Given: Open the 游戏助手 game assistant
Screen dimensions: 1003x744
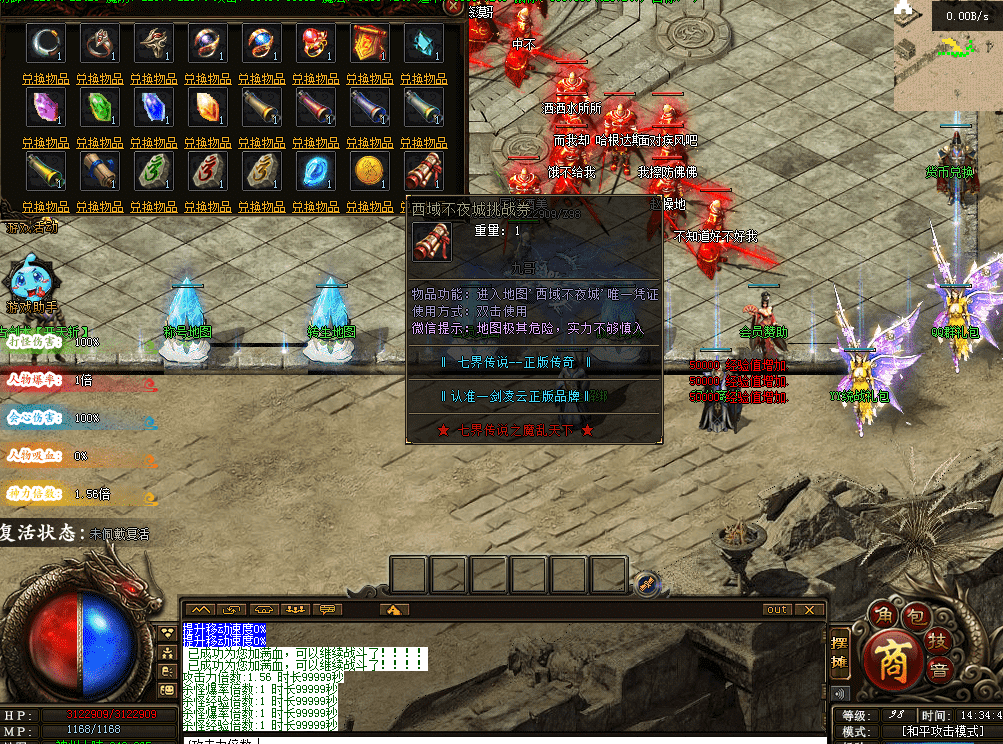Looking at the screenshot, I should (31, 281).
